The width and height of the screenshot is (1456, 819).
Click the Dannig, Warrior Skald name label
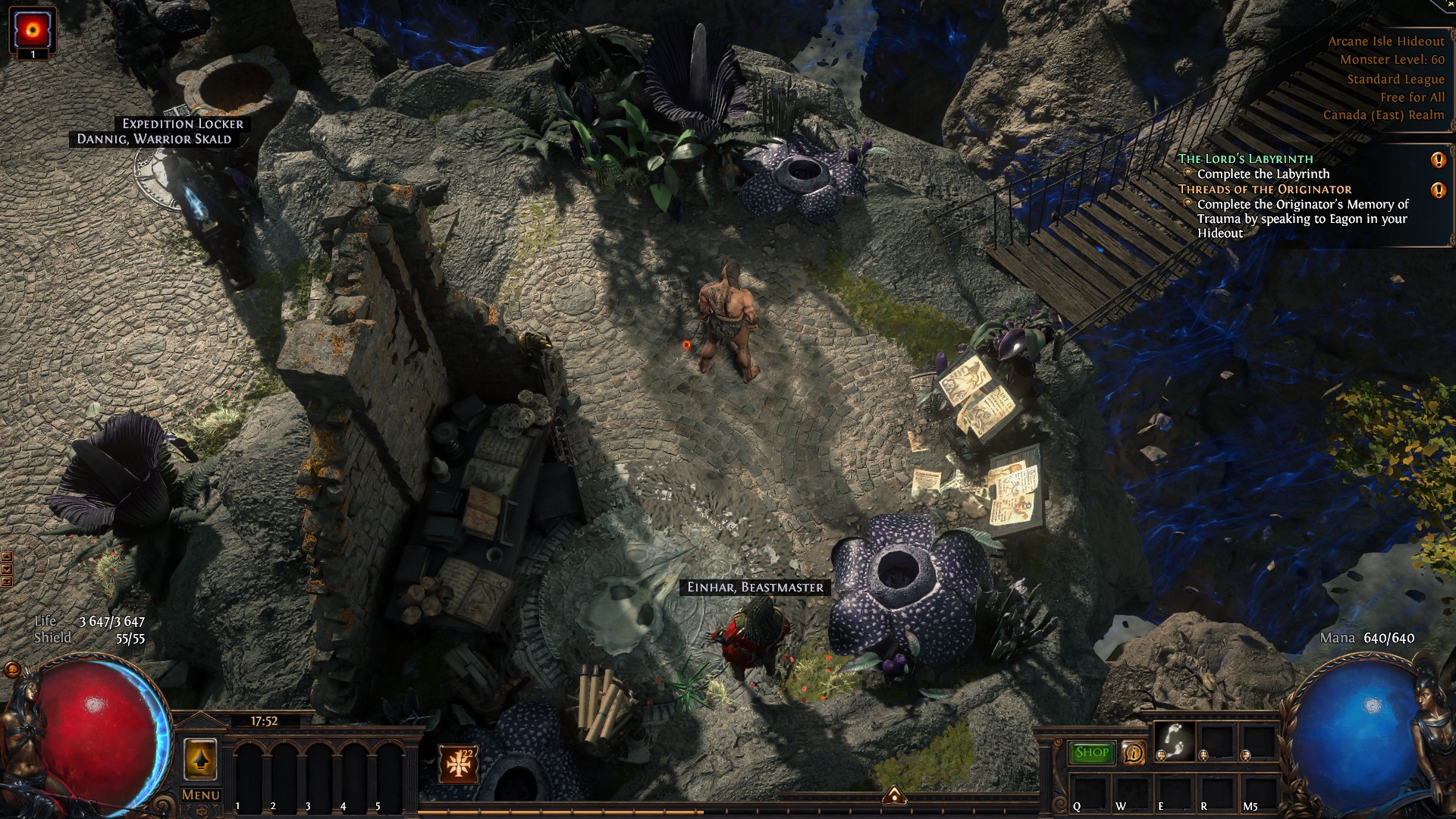point(154,139)
